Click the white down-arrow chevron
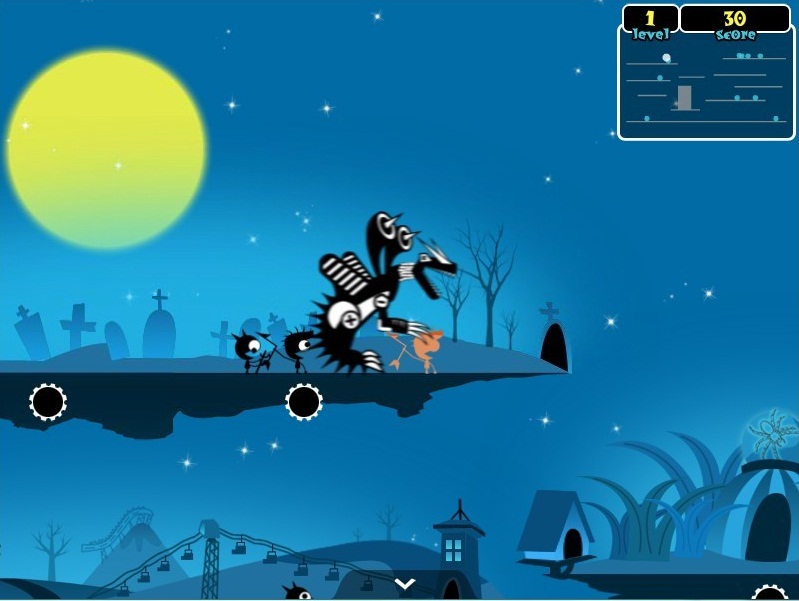 [x=404, y=582]
